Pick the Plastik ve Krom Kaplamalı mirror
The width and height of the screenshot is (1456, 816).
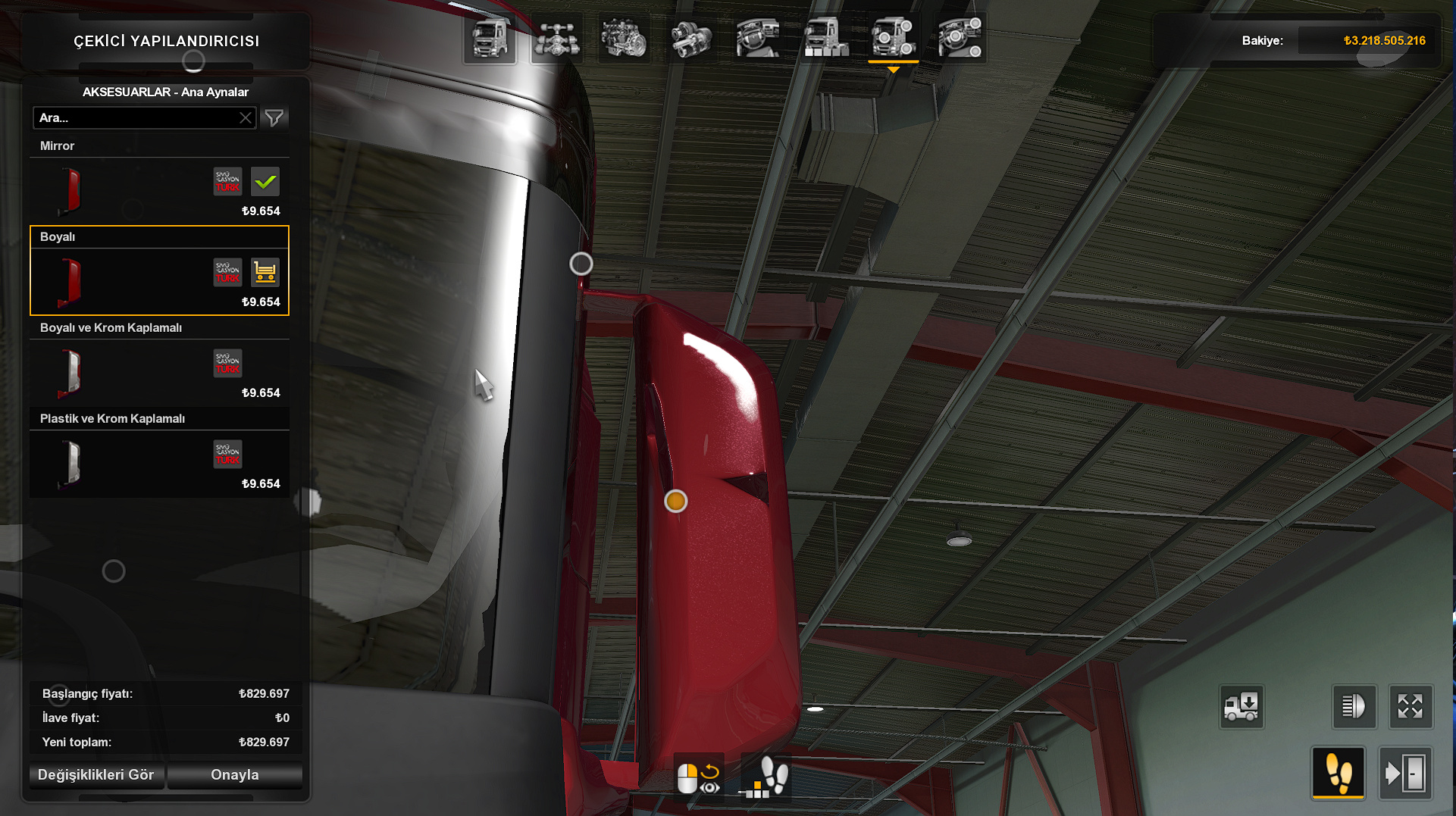click(159, 463)
